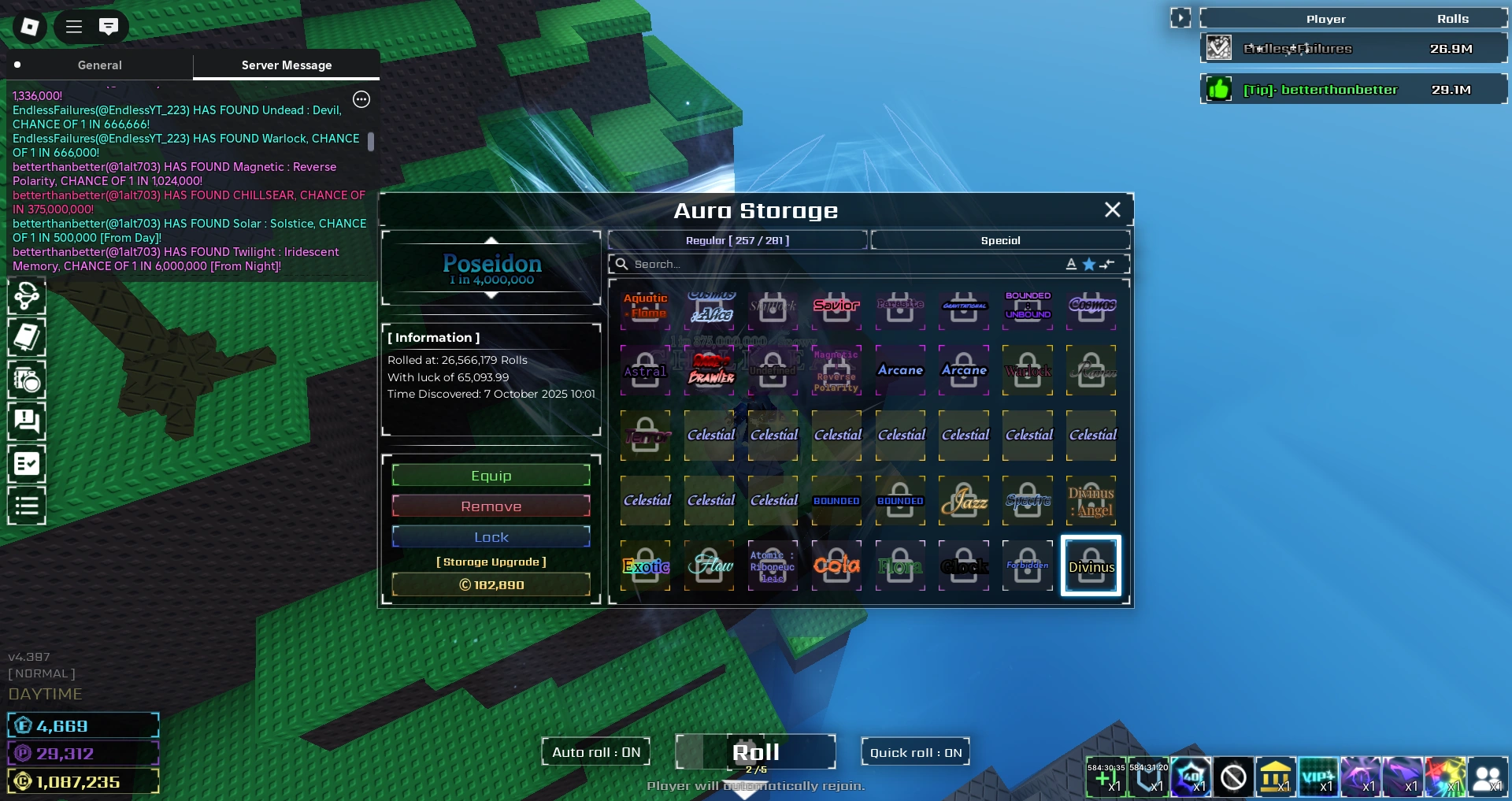Open chat options with the ellipsis button

pos(361,99)
